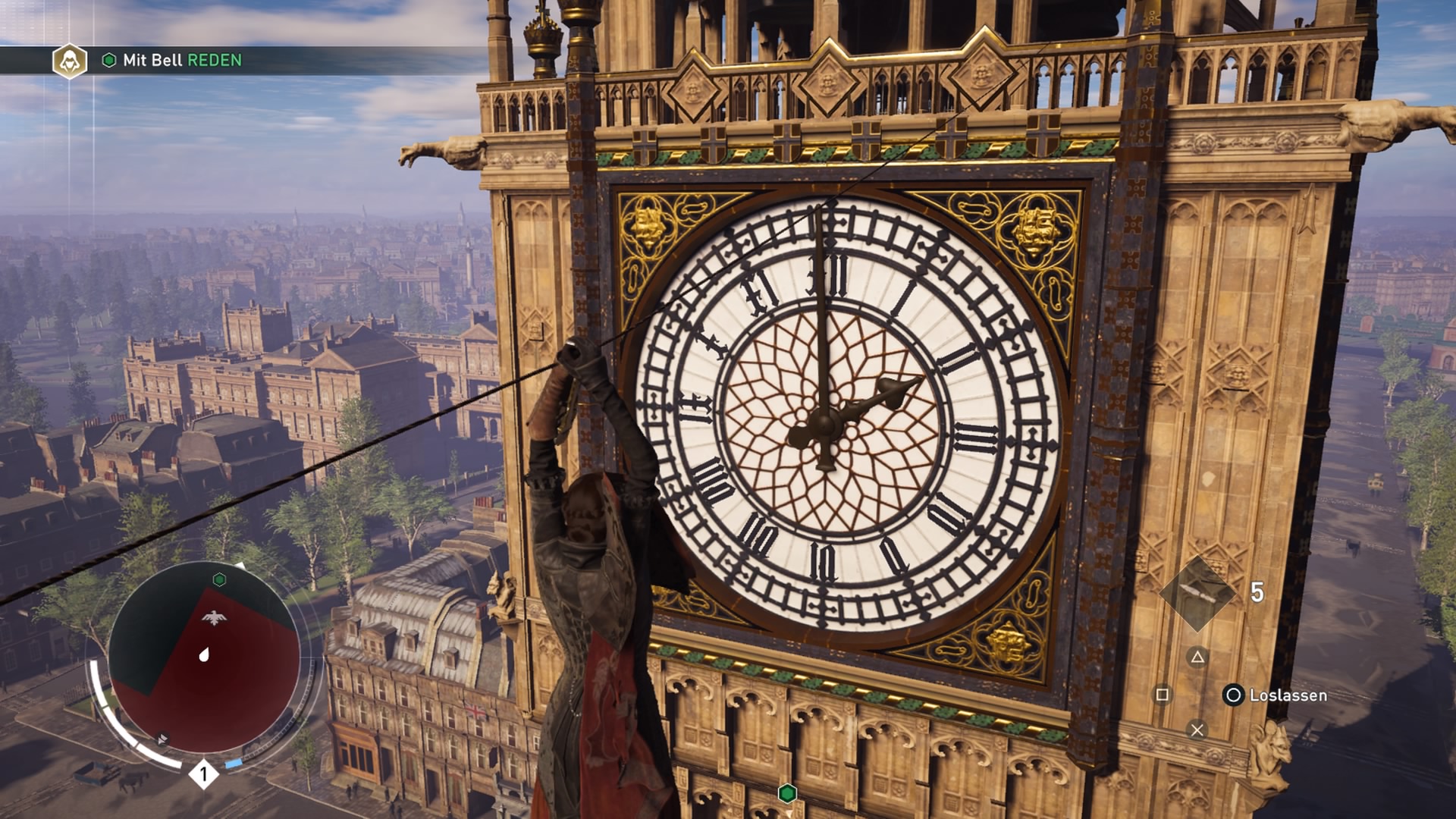This screenshot has width=1456, height=819.
Task: Select the "Mit Bell REDEN" objective tracker
Action: pos(182,61)
